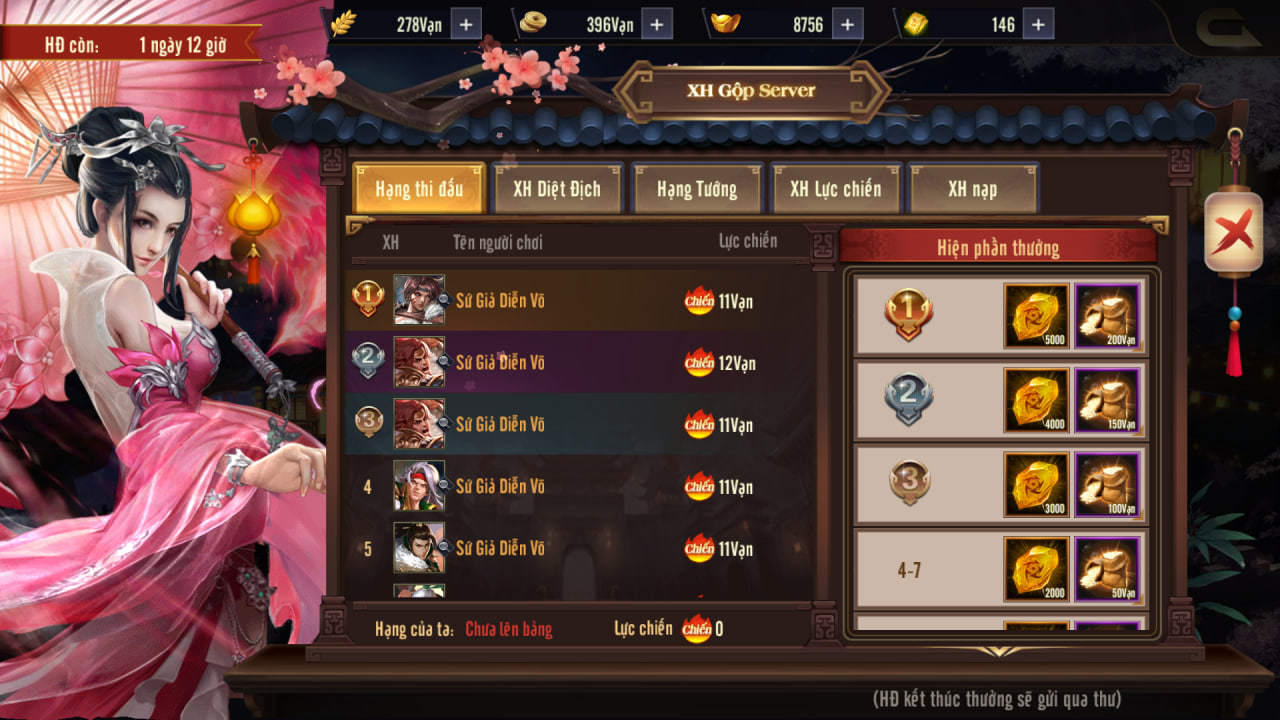Click the back arrow in top corner
1280x720 pixels.
click(1228, 26)
